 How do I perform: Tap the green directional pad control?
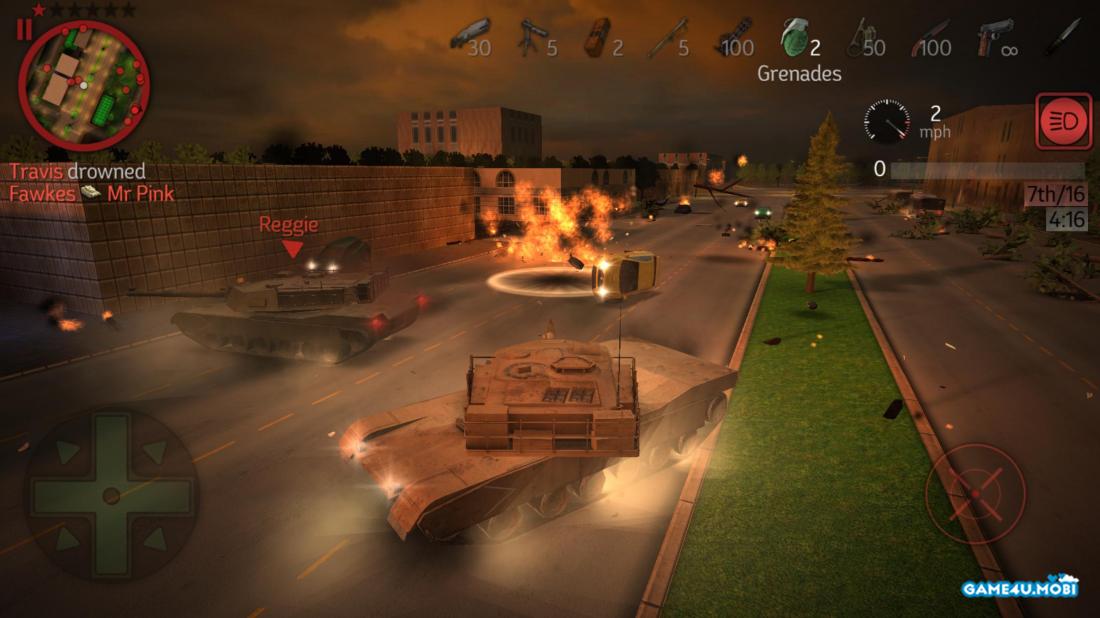pyautogui.click(x=111, y=494)
